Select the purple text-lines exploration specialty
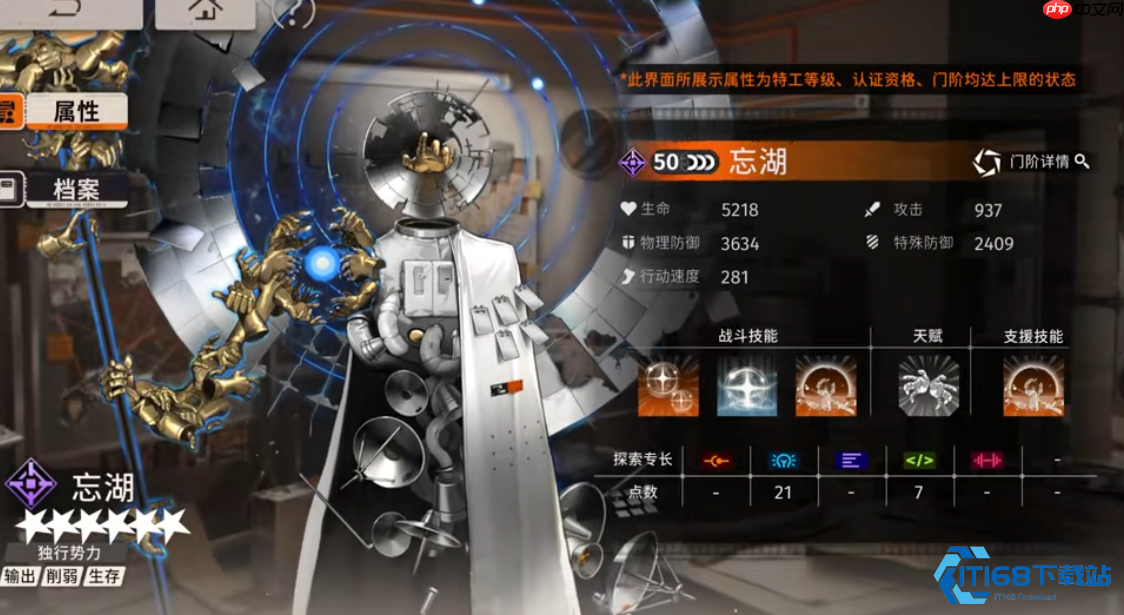The image size is (1124, 615). point(852,461)
